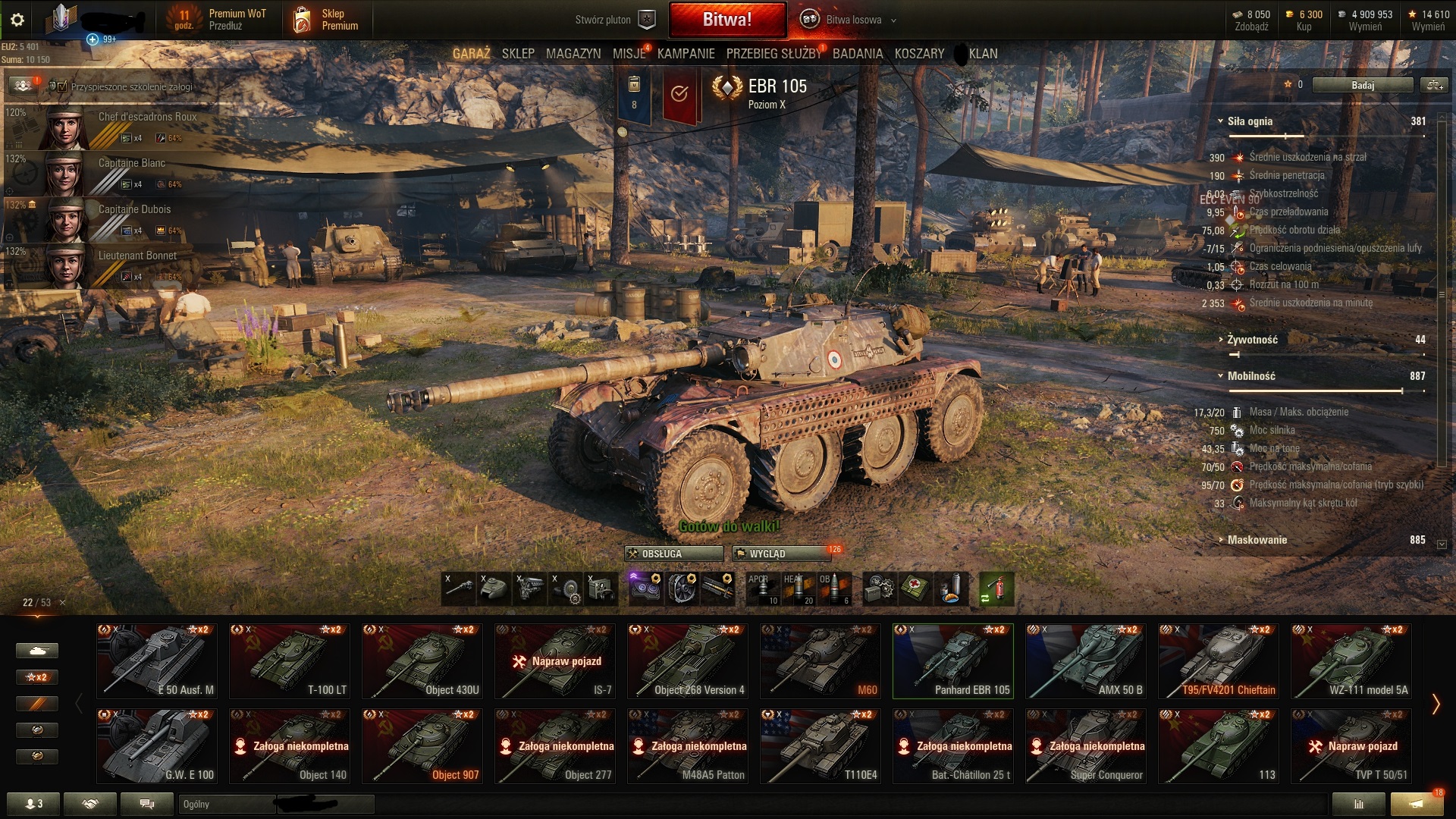Open the MAGAZYN tab
This screenshot has height=819, width=1456.
pos(573,54)
